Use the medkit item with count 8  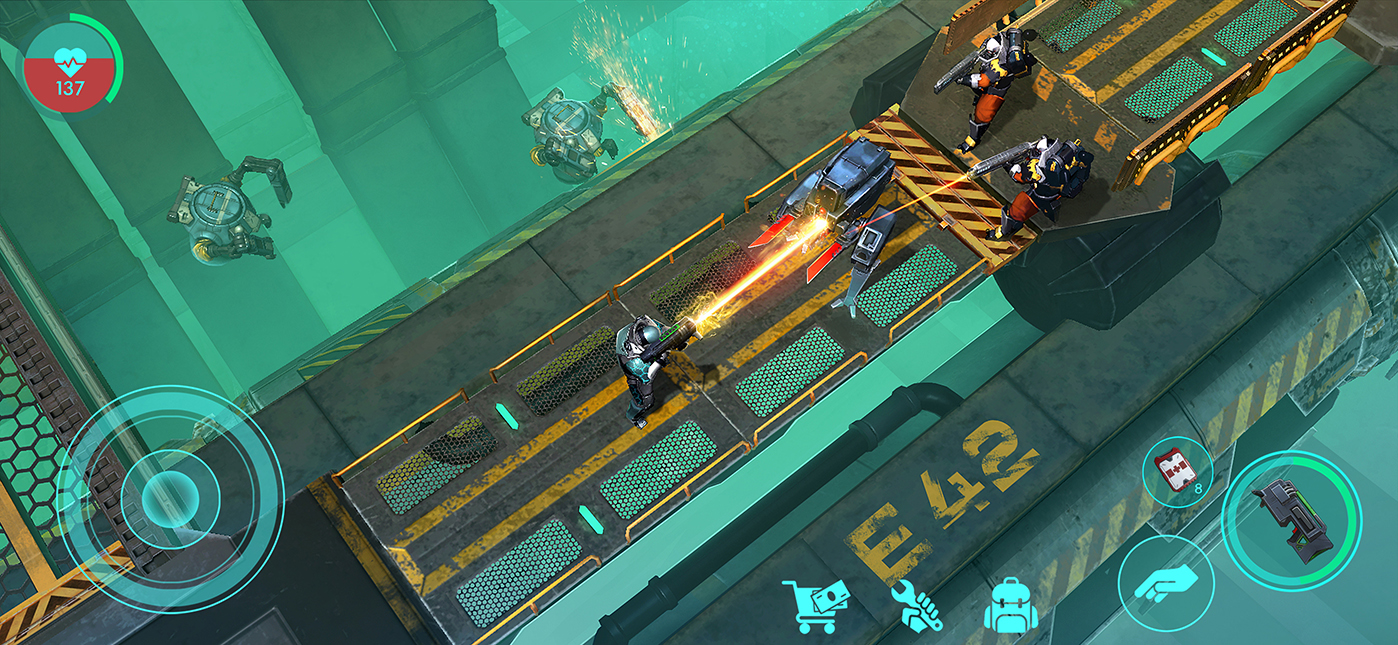click(1177, 471)
